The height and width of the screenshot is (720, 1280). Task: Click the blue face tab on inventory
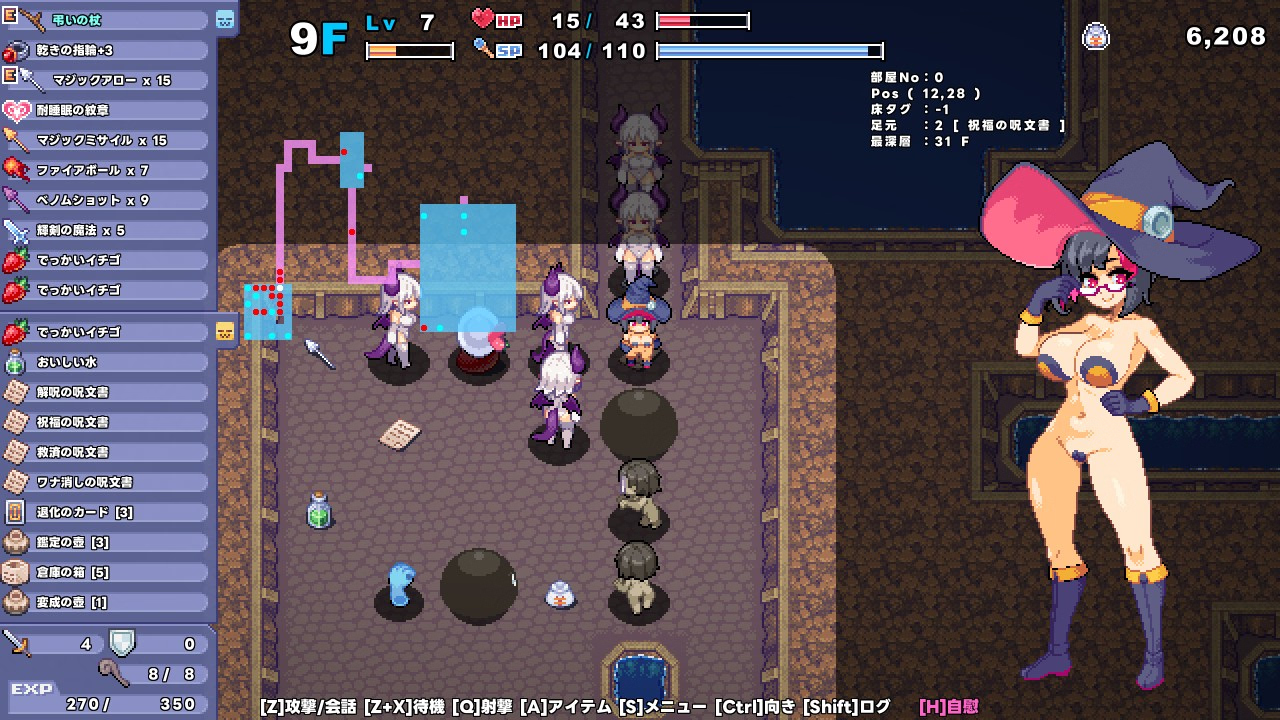coord(225,19)
